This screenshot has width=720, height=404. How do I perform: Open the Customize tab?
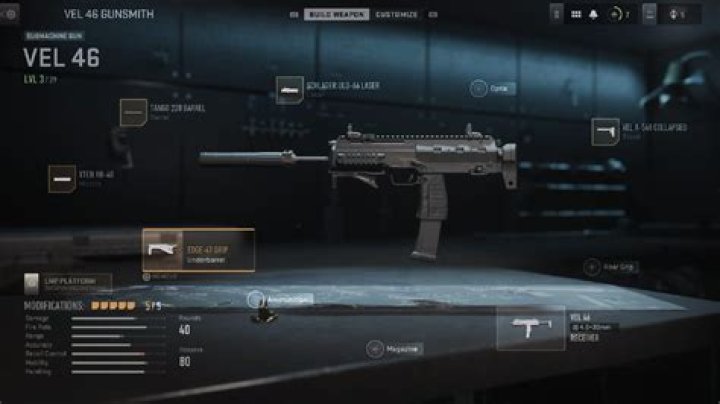click(396, 15)
